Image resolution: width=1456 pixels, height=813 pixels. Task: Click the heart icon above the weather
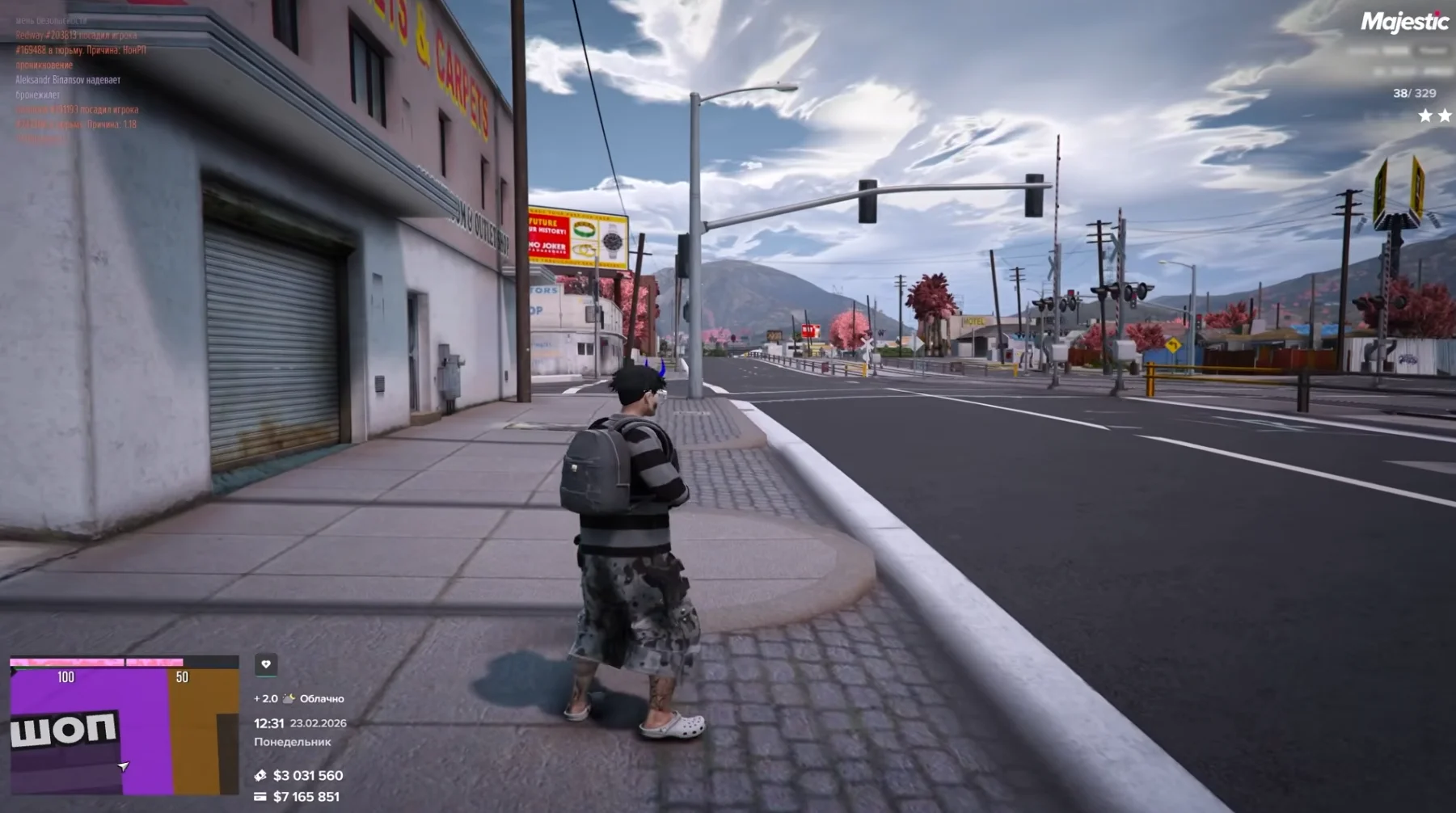(266, 664)
